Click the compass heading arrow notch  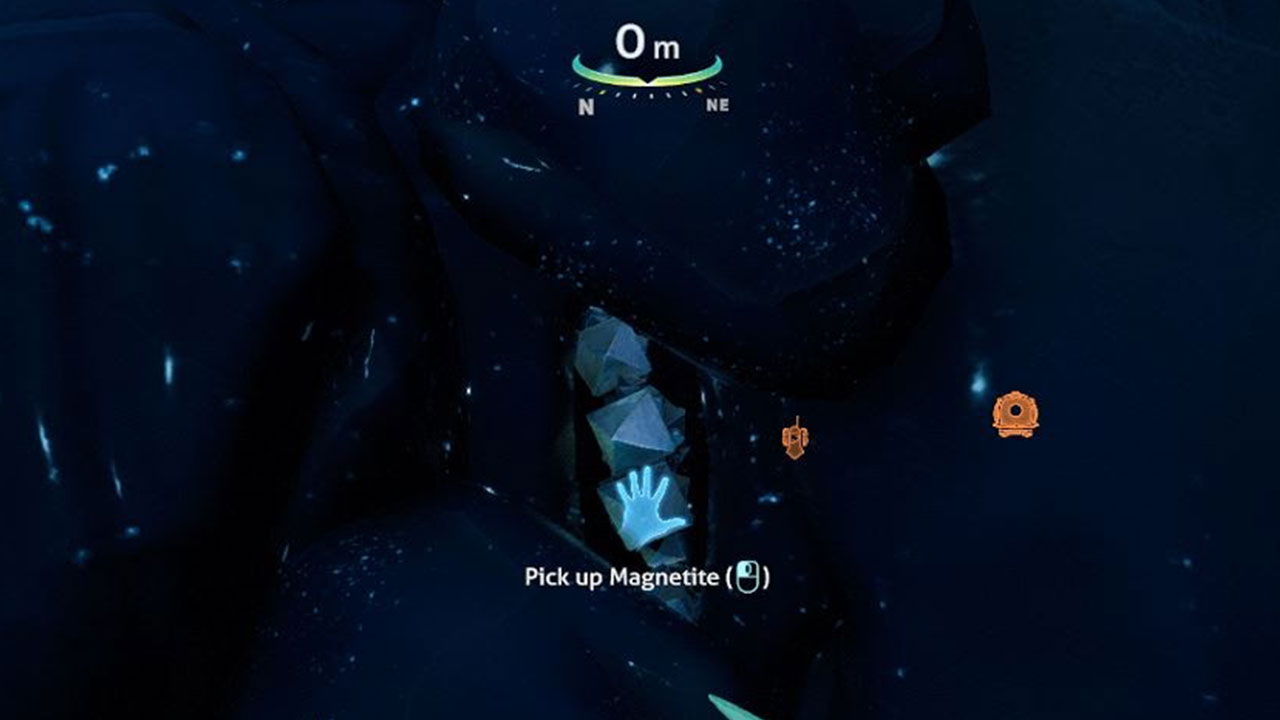coord(648,82)
